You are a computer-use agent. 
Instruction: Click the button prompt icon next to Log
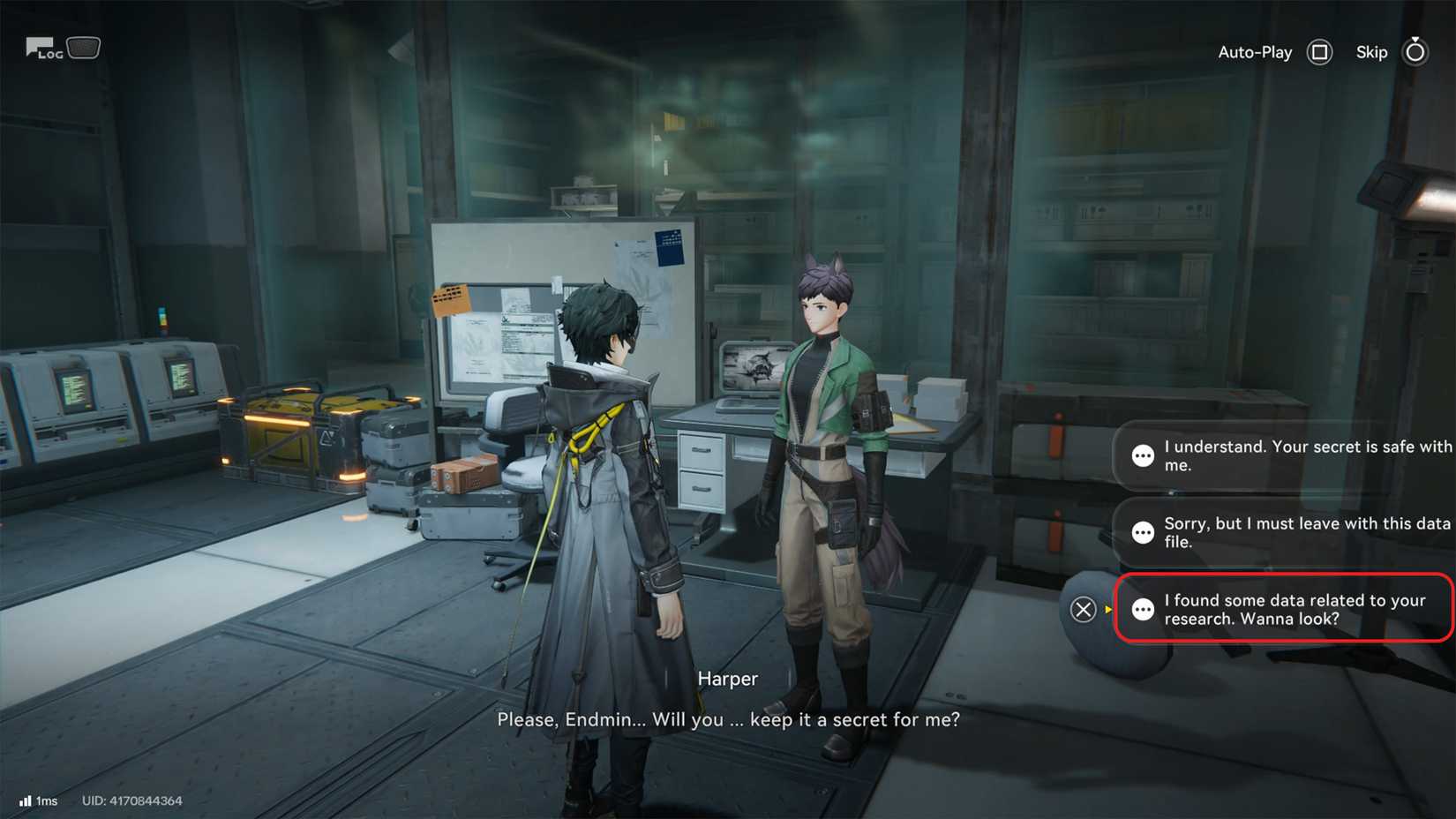click(x=84, y=47)
